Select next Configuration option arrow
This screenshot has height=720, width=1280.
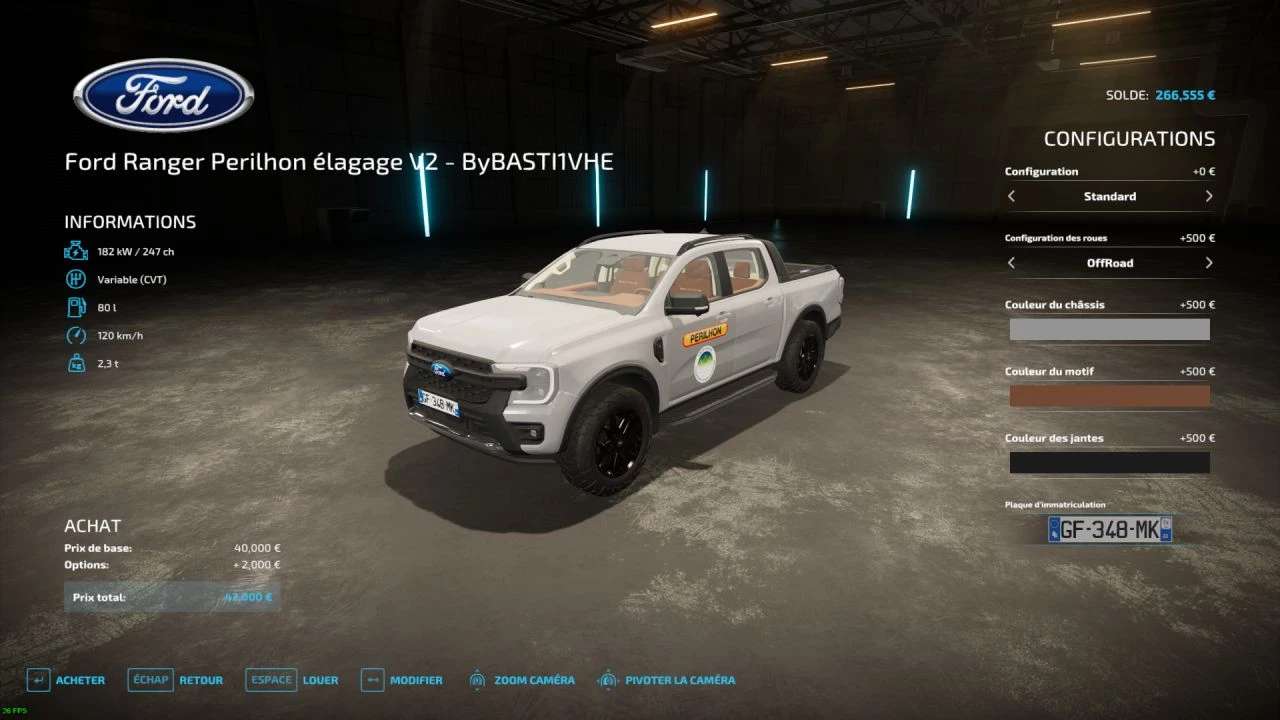1209,197
